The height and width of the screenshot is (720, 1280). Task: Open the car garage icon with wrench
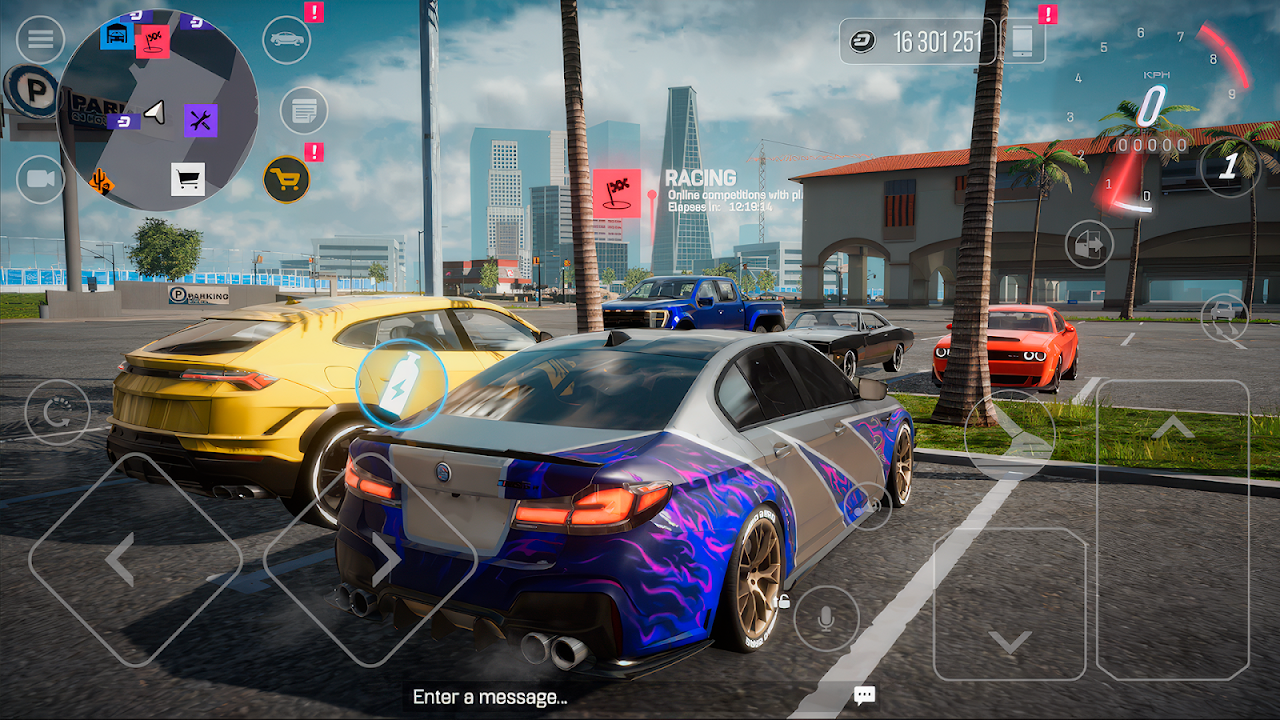287,40
